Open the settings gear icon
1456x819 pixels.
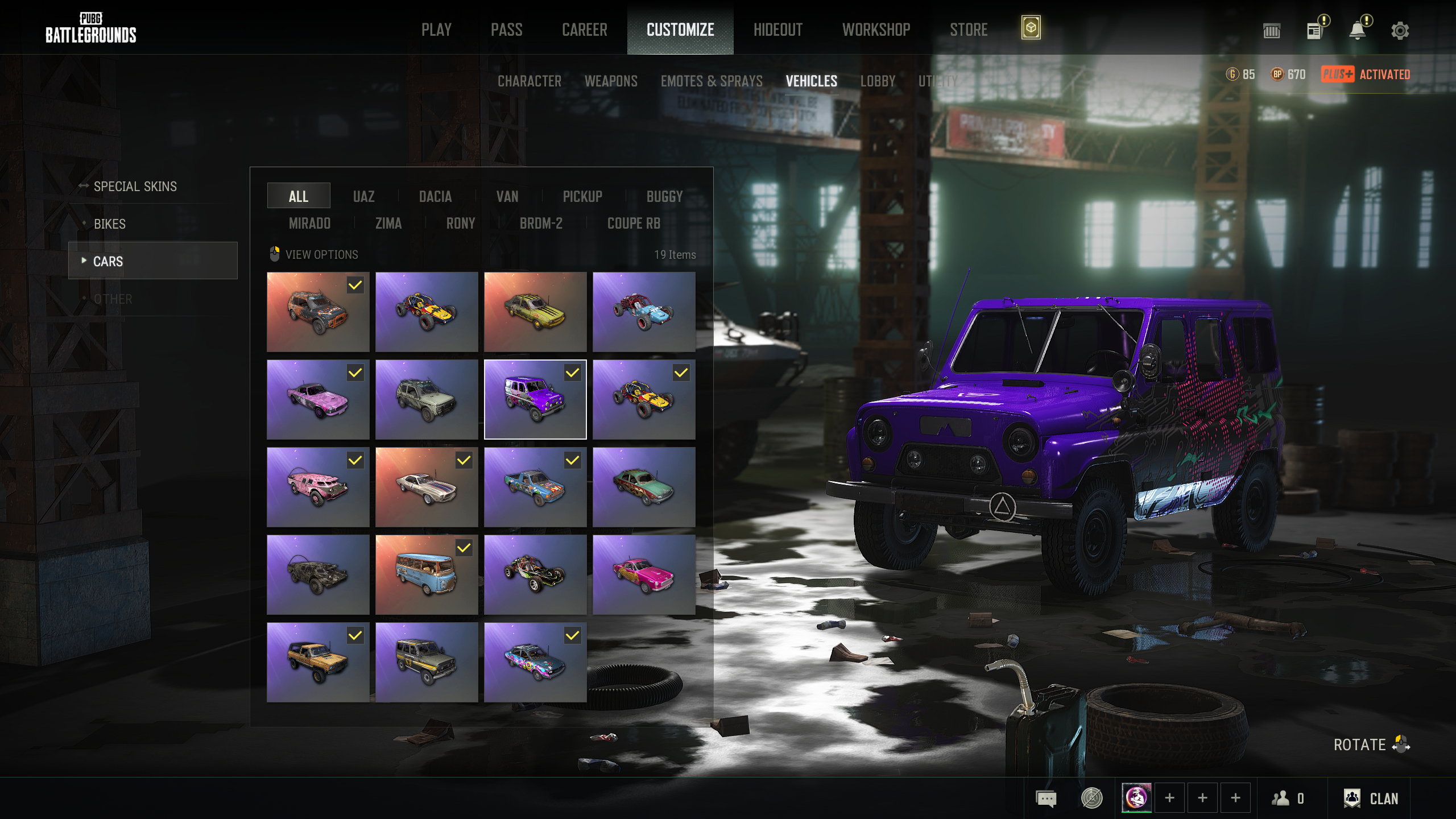coord(1400,31)
